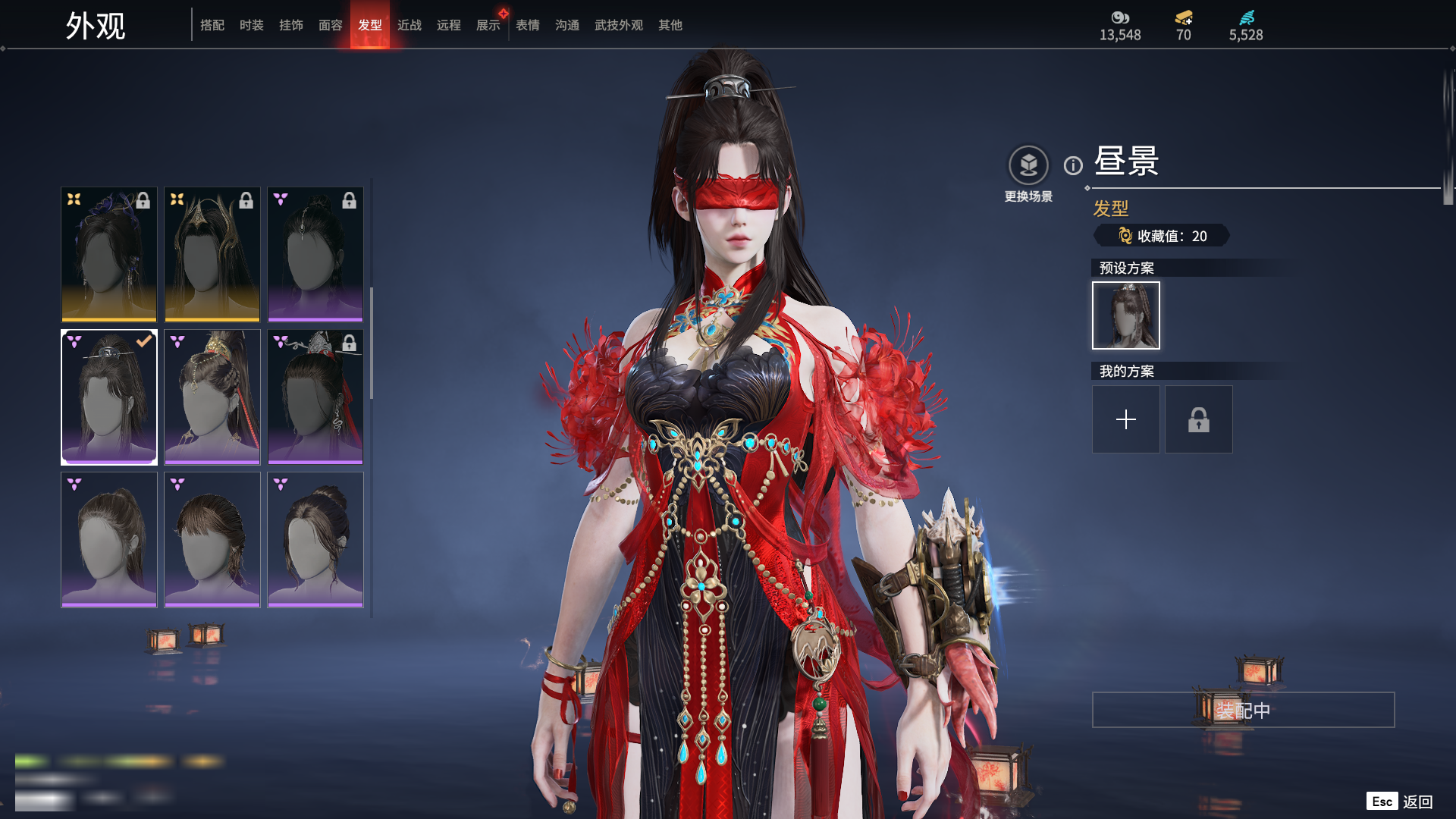Viewport: 1456px width, 819px height.
Task: Choose the 表情 emotes tab
Action: tap(528, 25)
